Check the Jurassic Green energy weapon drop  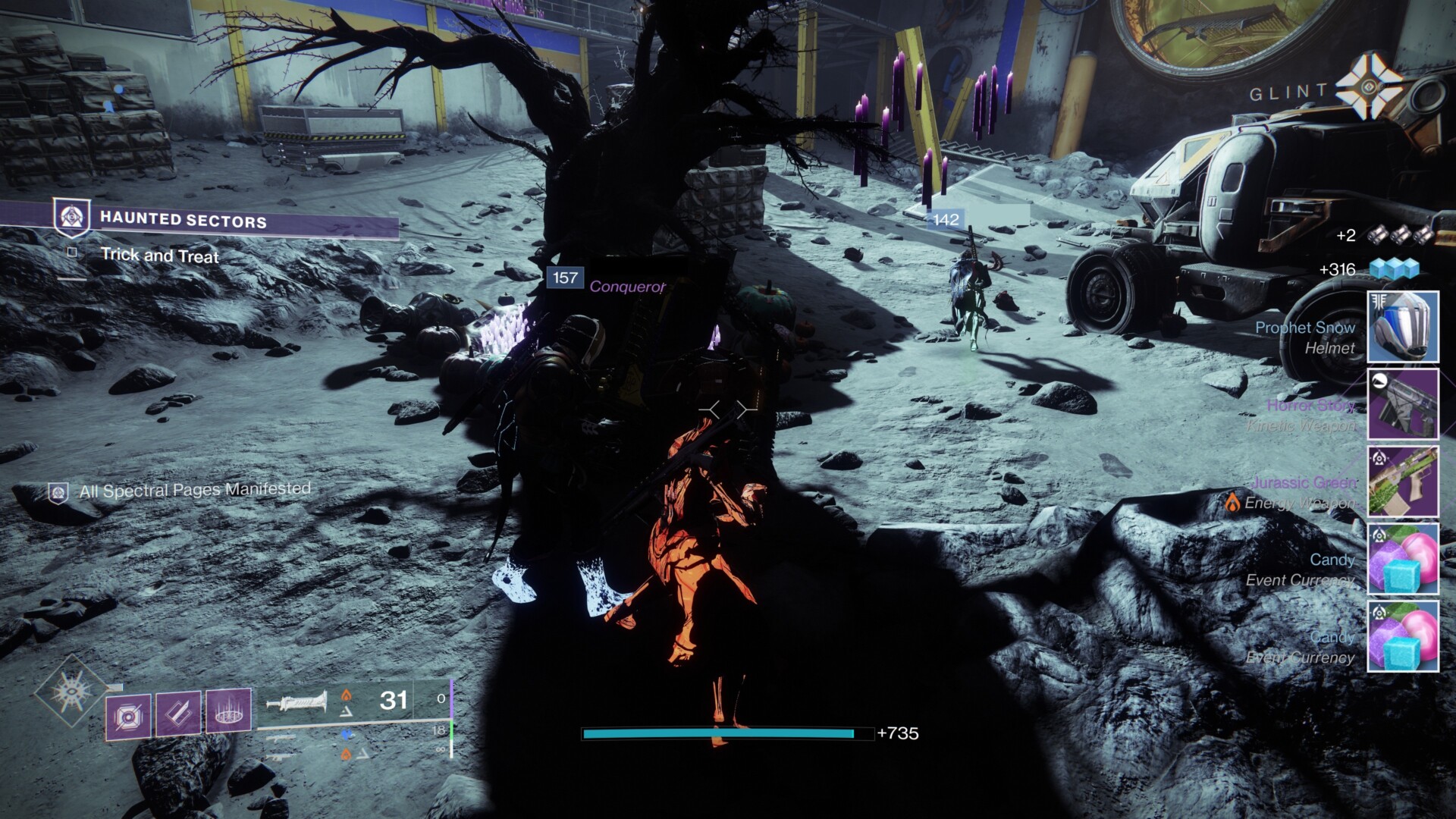pos(1402,482)
